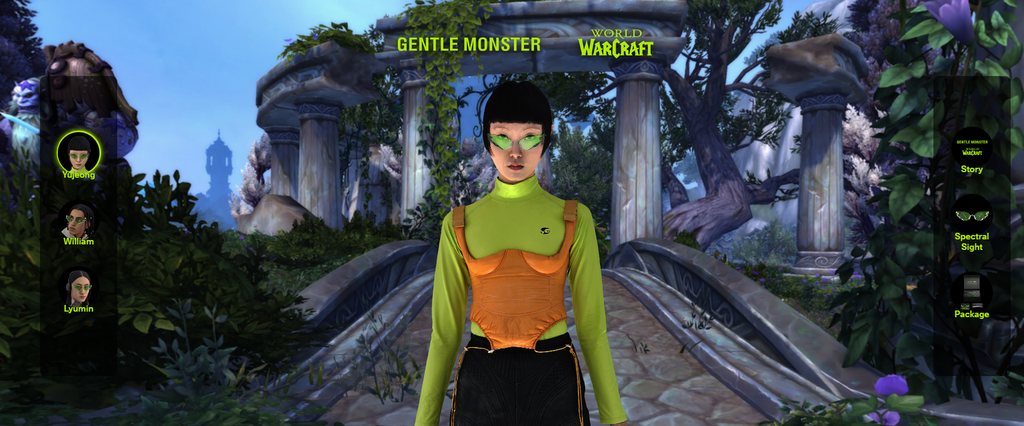The height and width of the screenshot is (426, 1024).
Task: Switch to the Lyumin model
Action: point(78,288)
